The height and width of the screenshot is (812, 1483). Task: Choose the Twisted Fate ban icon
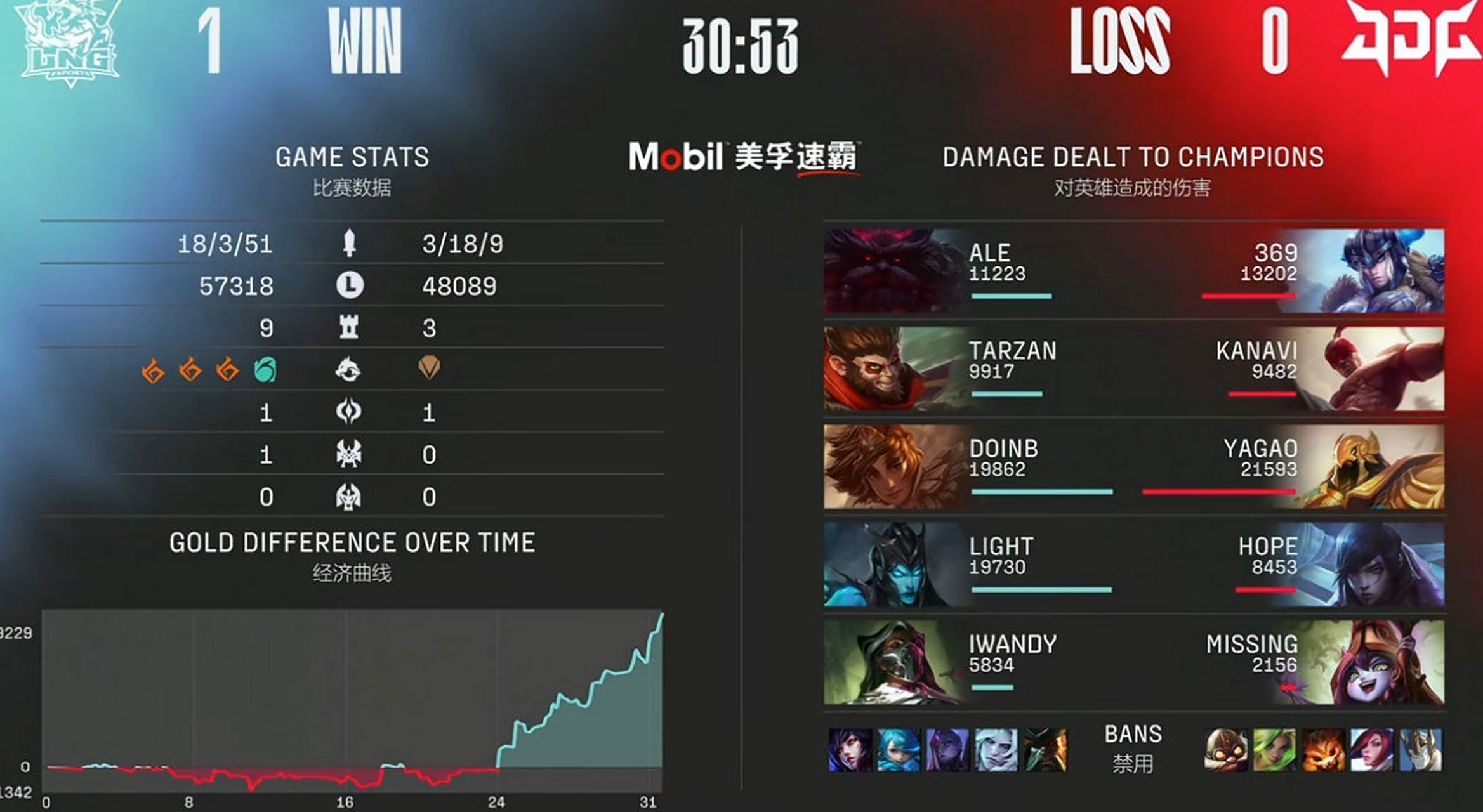point(1045,750)
